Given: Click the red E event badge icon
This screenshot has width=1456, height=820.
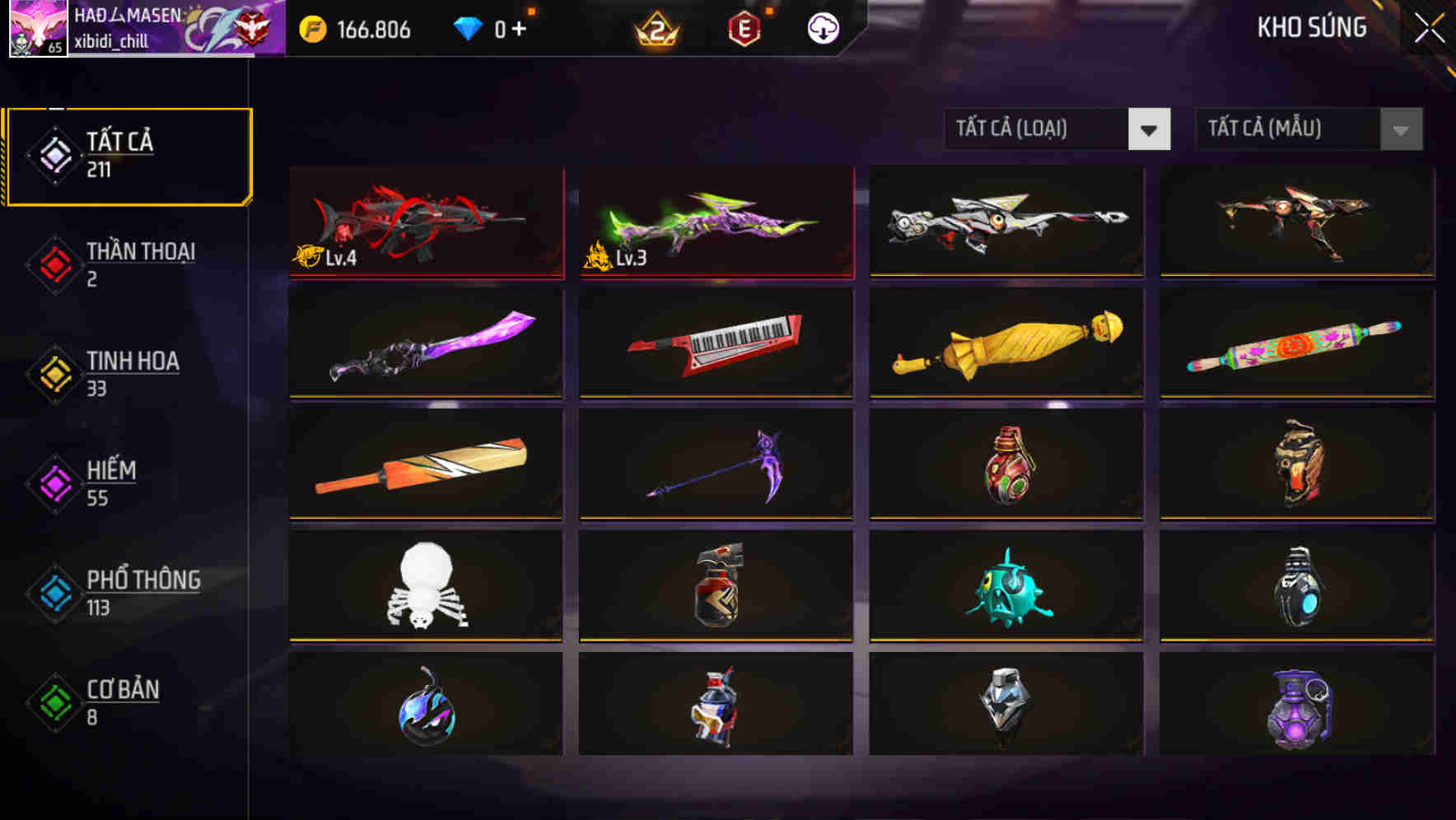Looking at the screenshot, I should coord(743,28).
